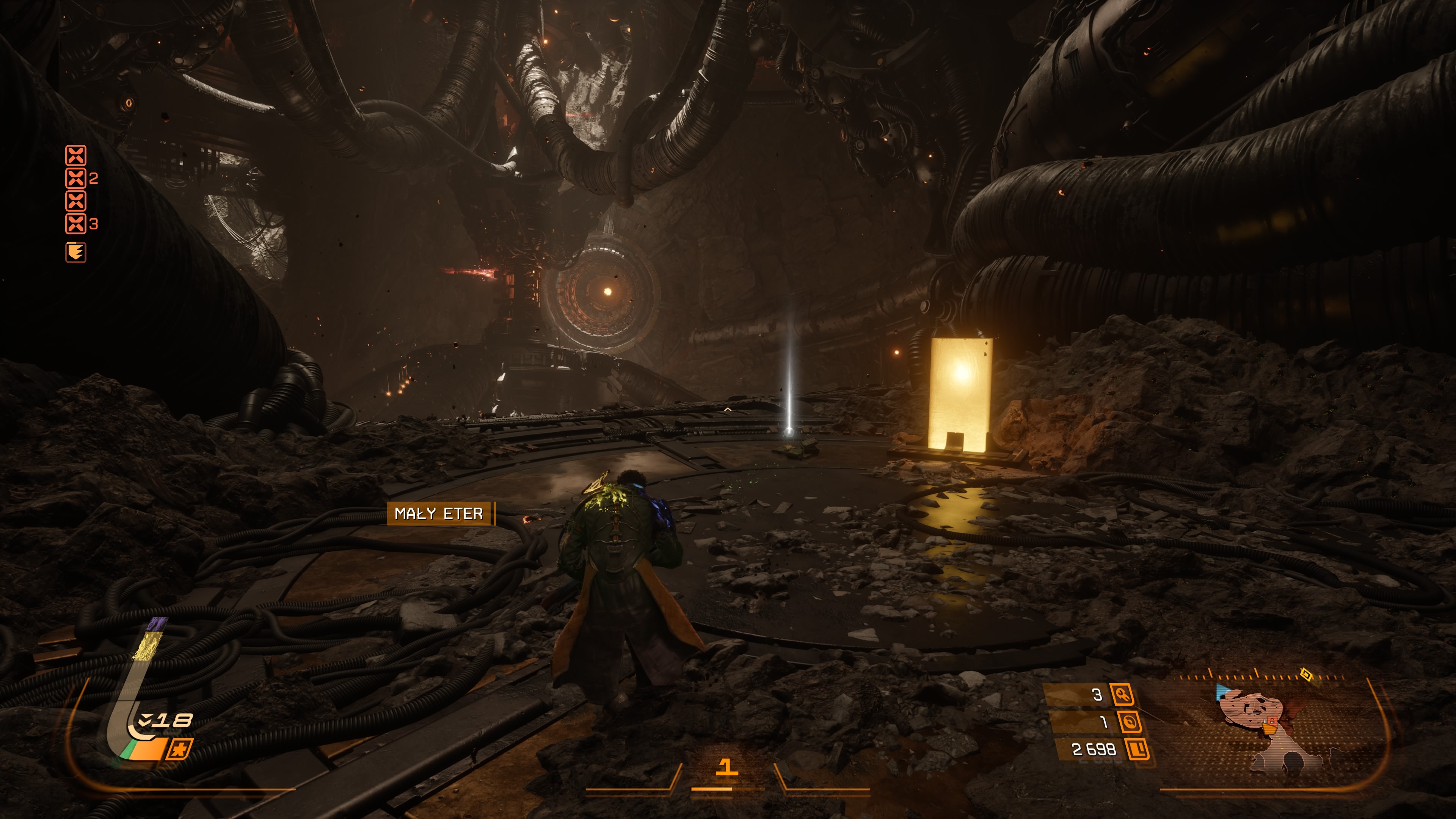Click the MAŁY ETER item label
Screen dimensions: 1456x819
[x=439, y=513]
